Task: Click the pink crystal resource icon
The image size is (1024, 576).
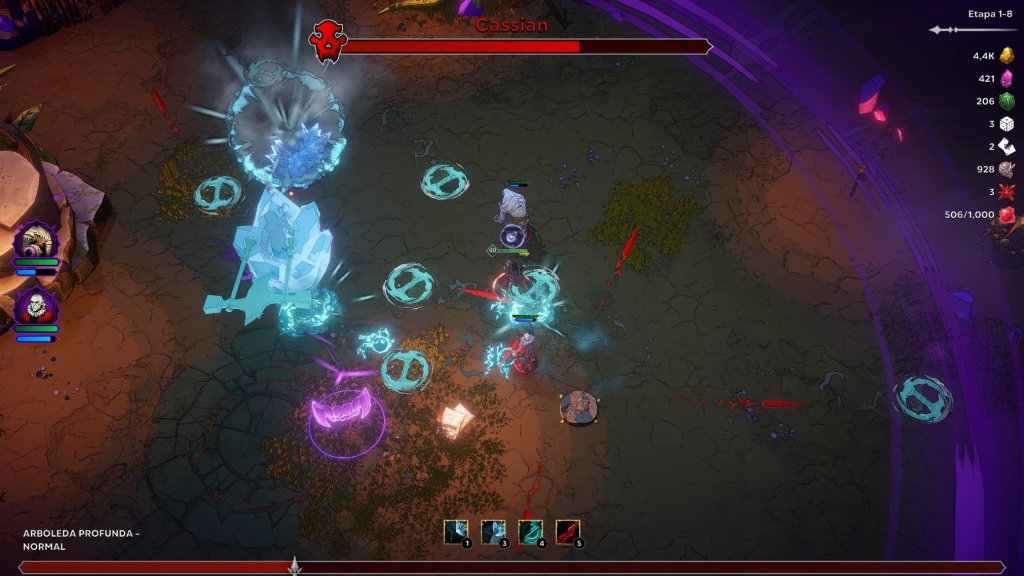Action: (1006, 78)
